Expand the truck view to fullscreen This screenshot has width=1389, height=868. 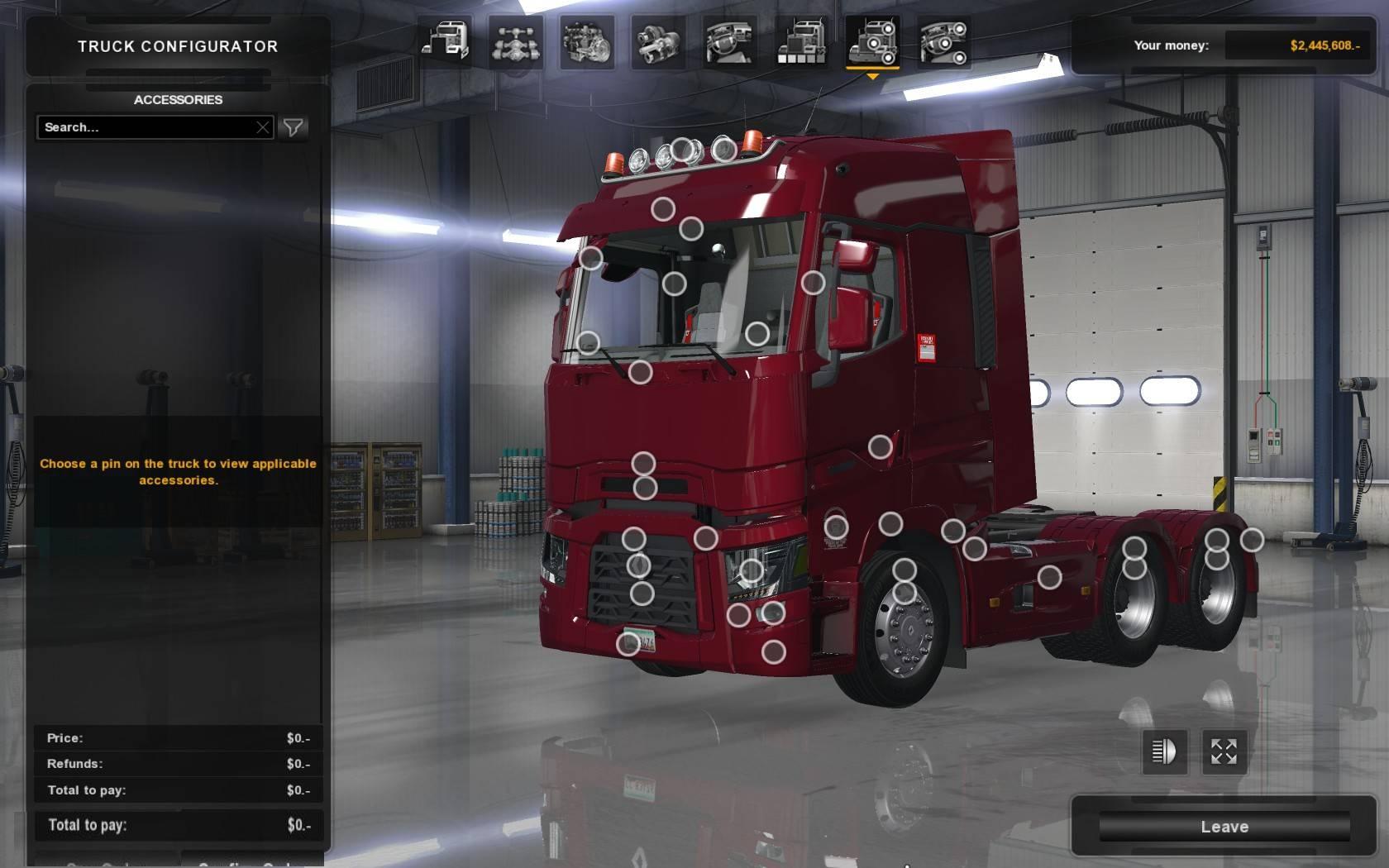coord(1224,751)
